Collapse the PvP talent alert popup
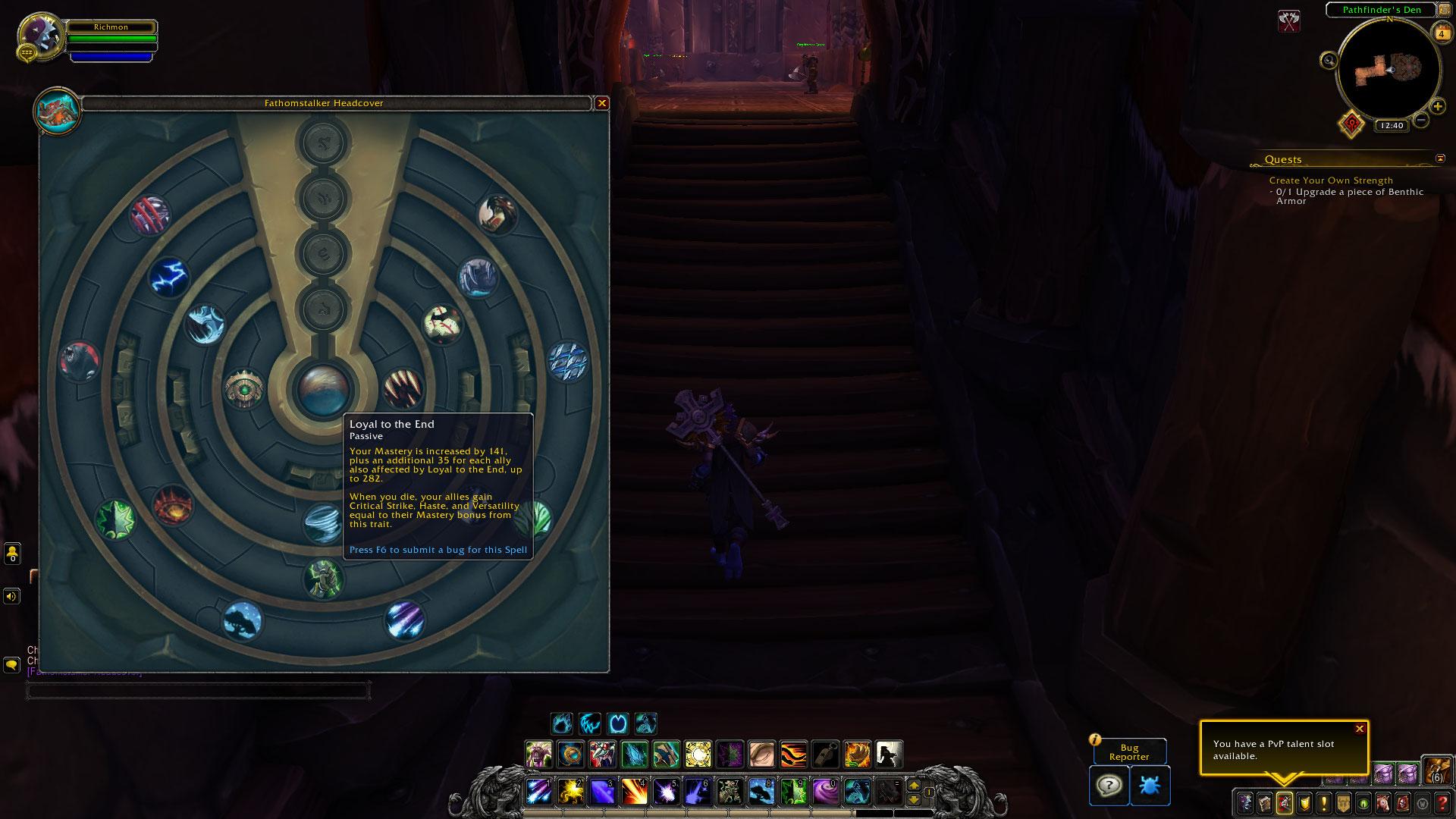1456x819 pixels. click(x=1358, y=729)
